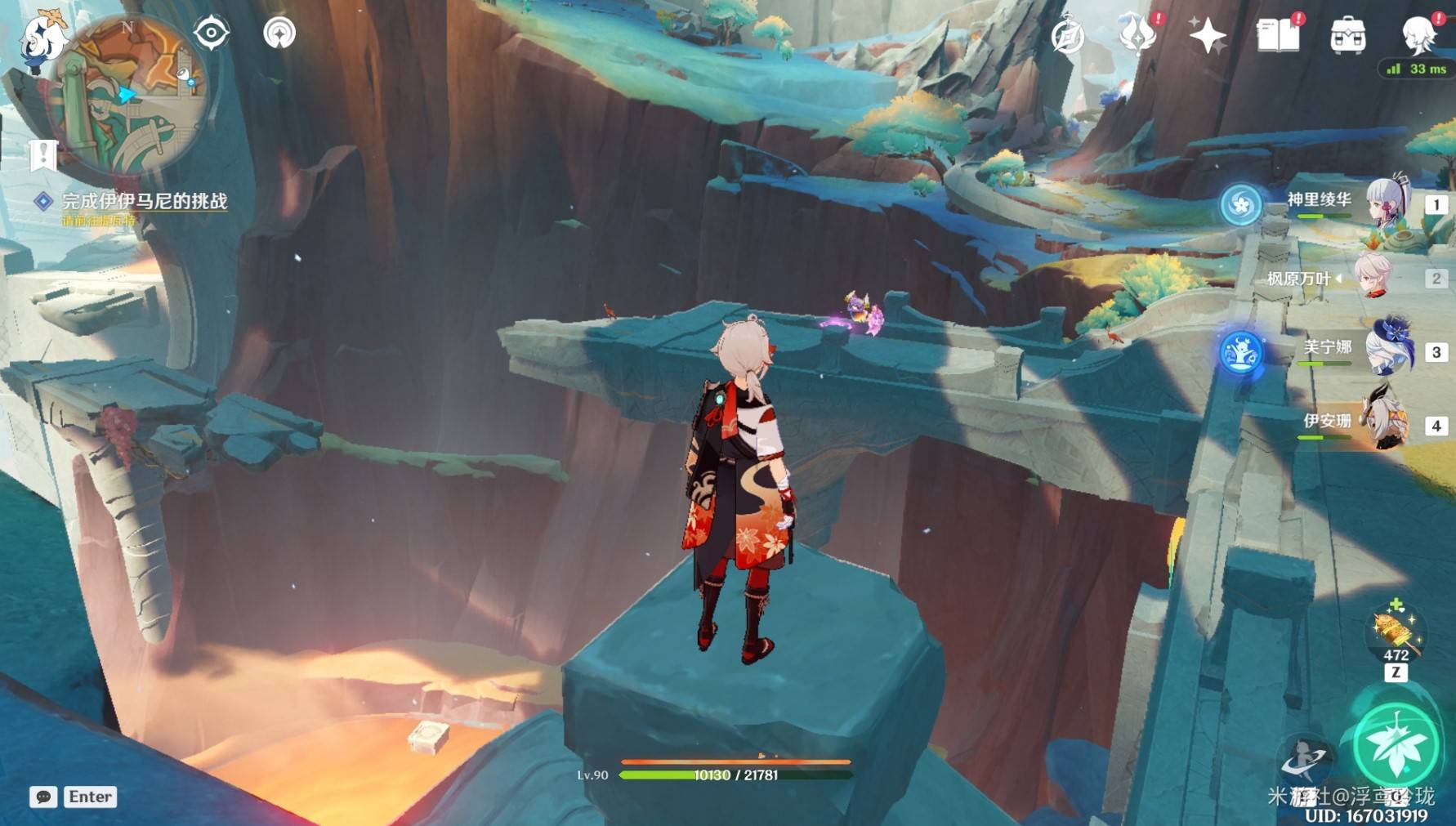This screenshot has height=826, width=1456.
Task: Open the quest log exclamation bookmark
Action: tap(43, 154)
